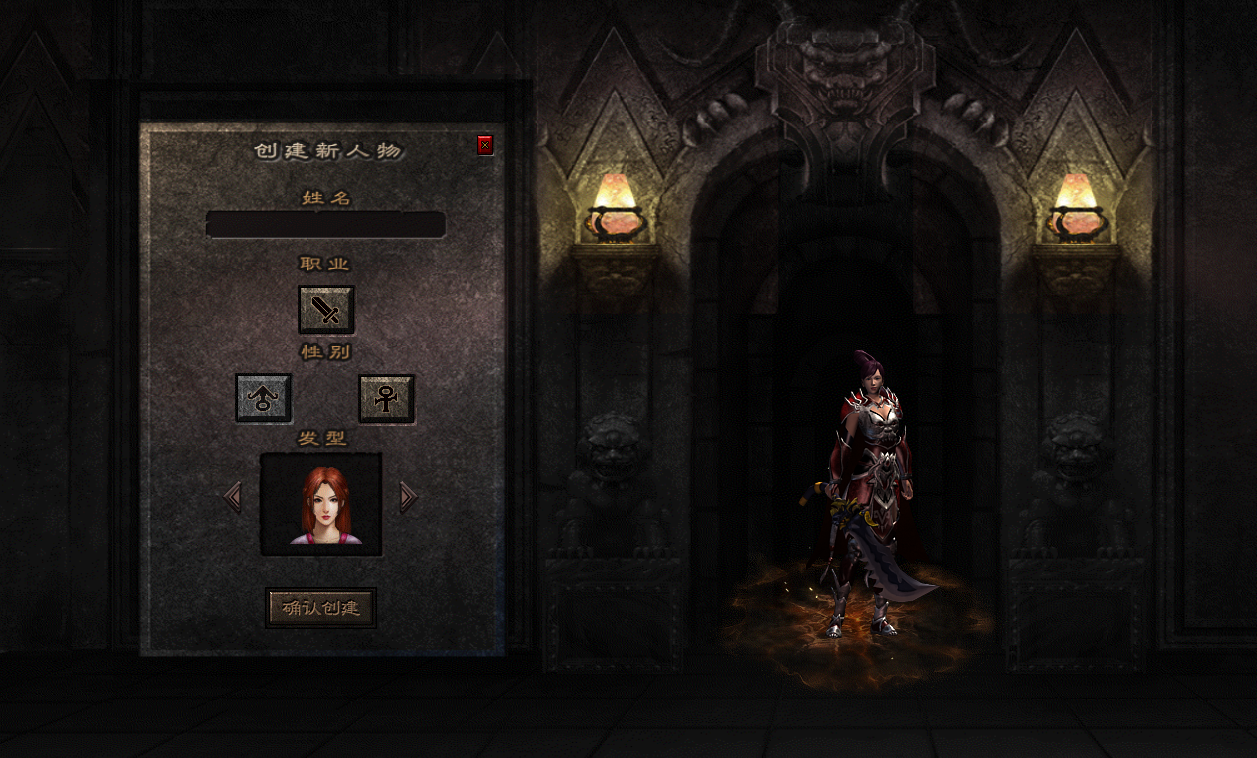Image resolution: width=1257 pixels, height=758 pixels.
Task: Show the previous hairstyle with left arrow
Action: (233, 496)
